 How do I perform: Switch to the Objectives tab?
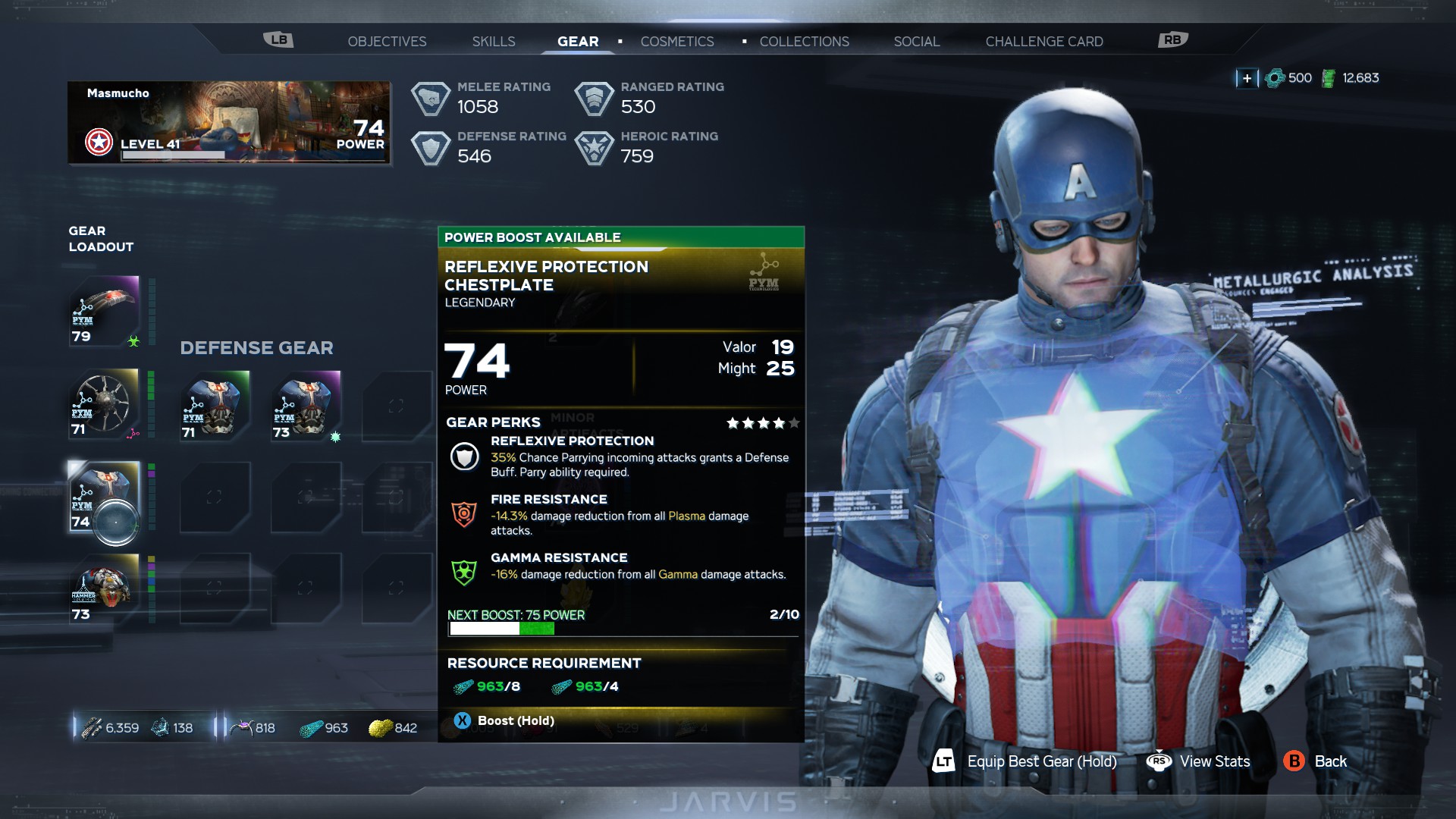pos(387,42)
